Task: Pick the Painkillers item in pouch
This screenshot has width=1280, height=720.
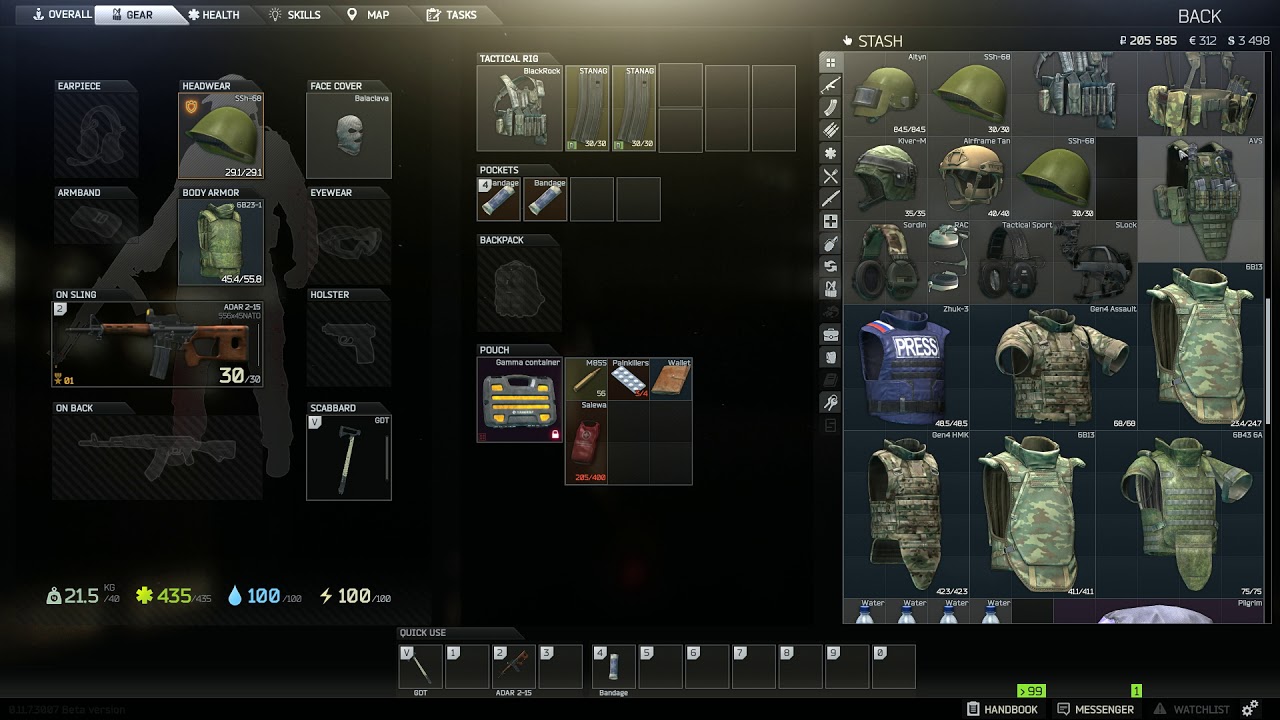Action: [630, 379]
